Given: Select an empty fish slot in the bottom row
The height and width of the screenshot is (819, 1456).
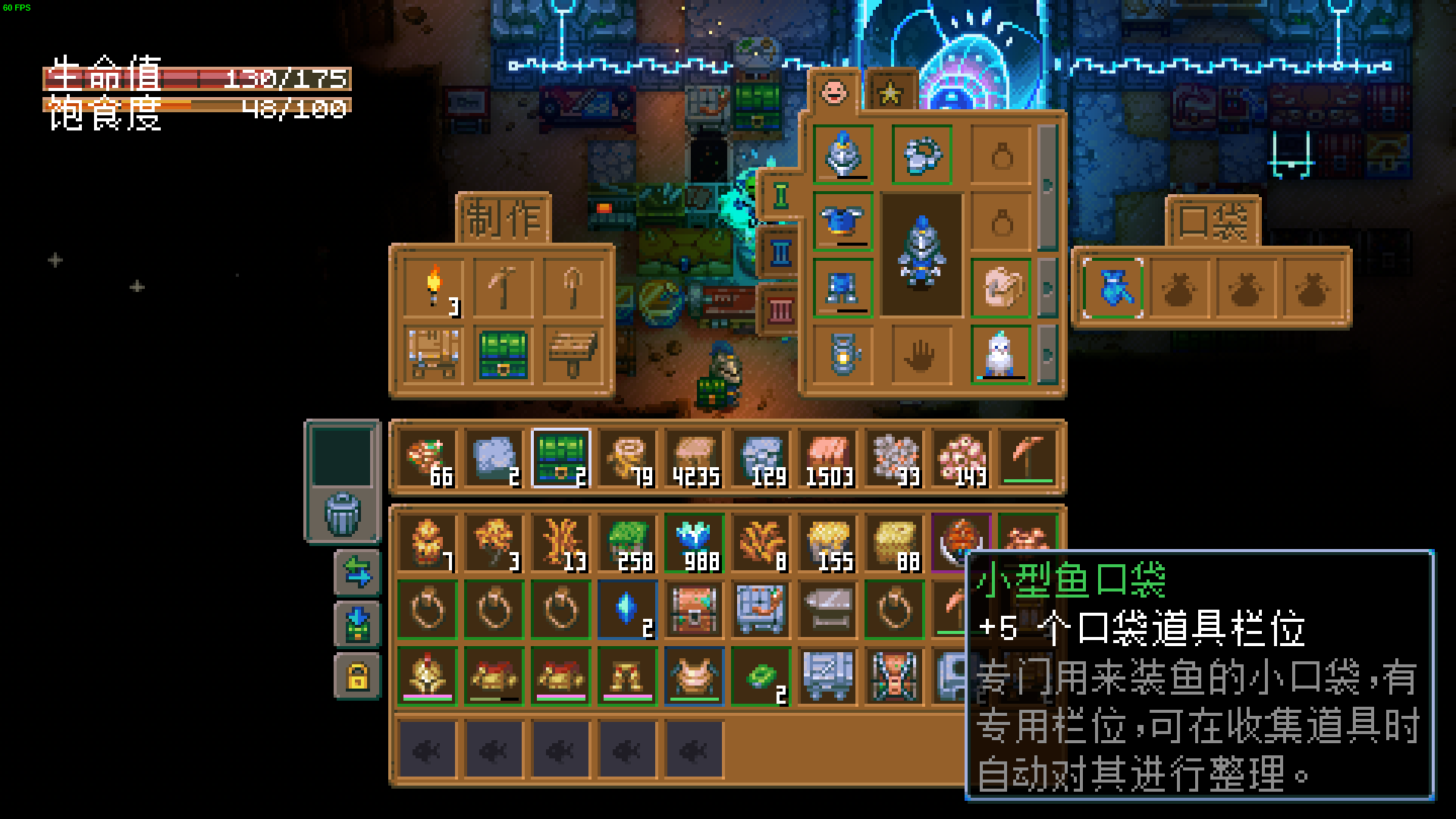Looking at the screenshot, I should pyautogui.click(x=428, y=749).
